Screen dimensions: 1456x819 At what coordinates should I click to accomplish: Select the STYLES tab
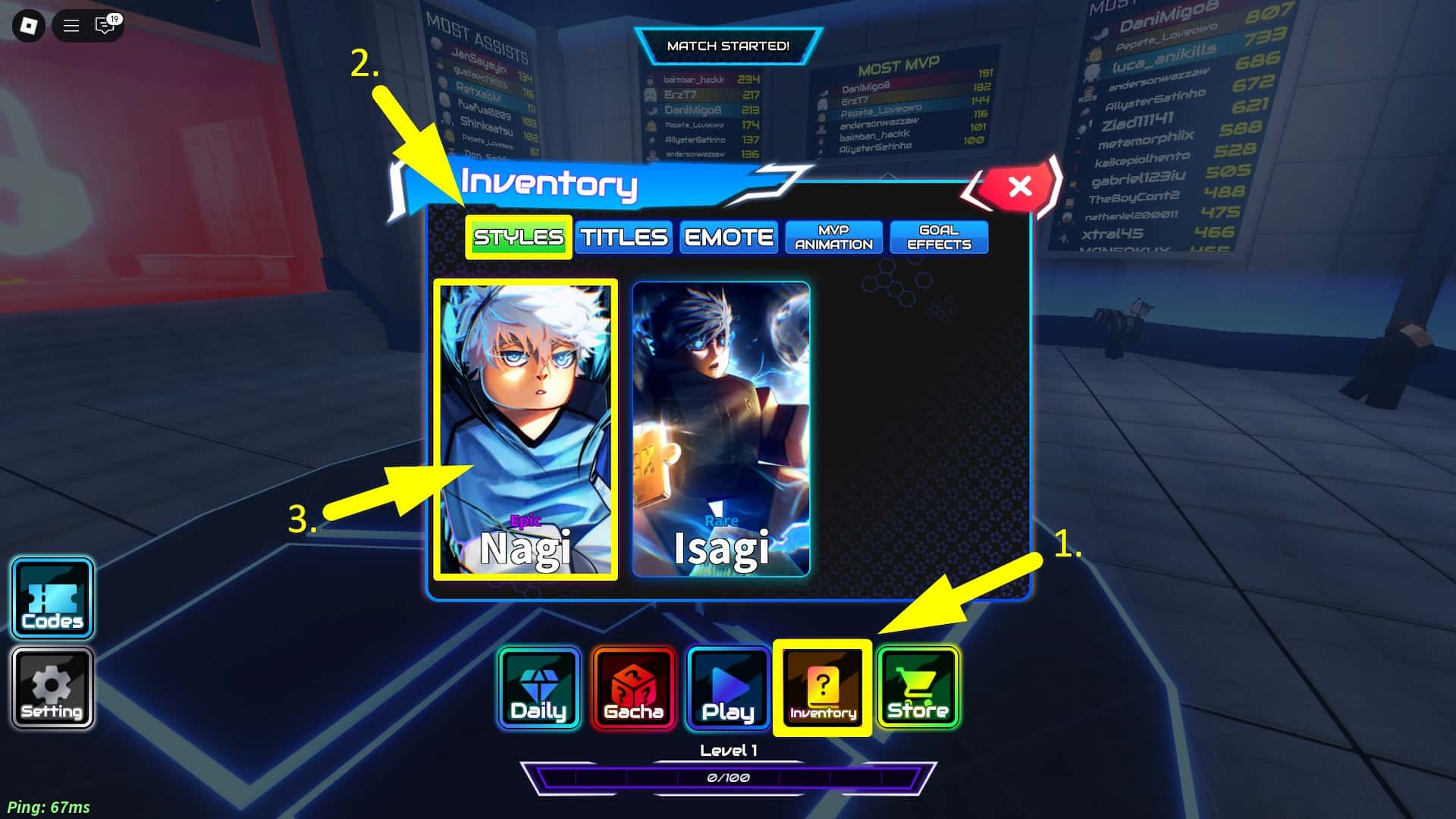coord(518,237)
